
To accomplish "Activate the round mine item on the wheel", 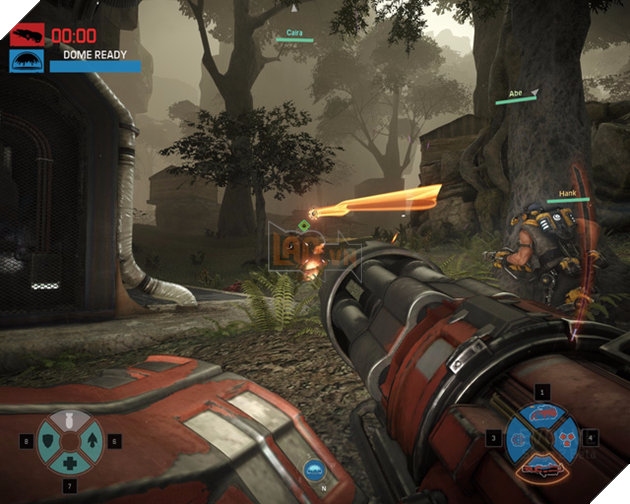I will coord(519,437).
